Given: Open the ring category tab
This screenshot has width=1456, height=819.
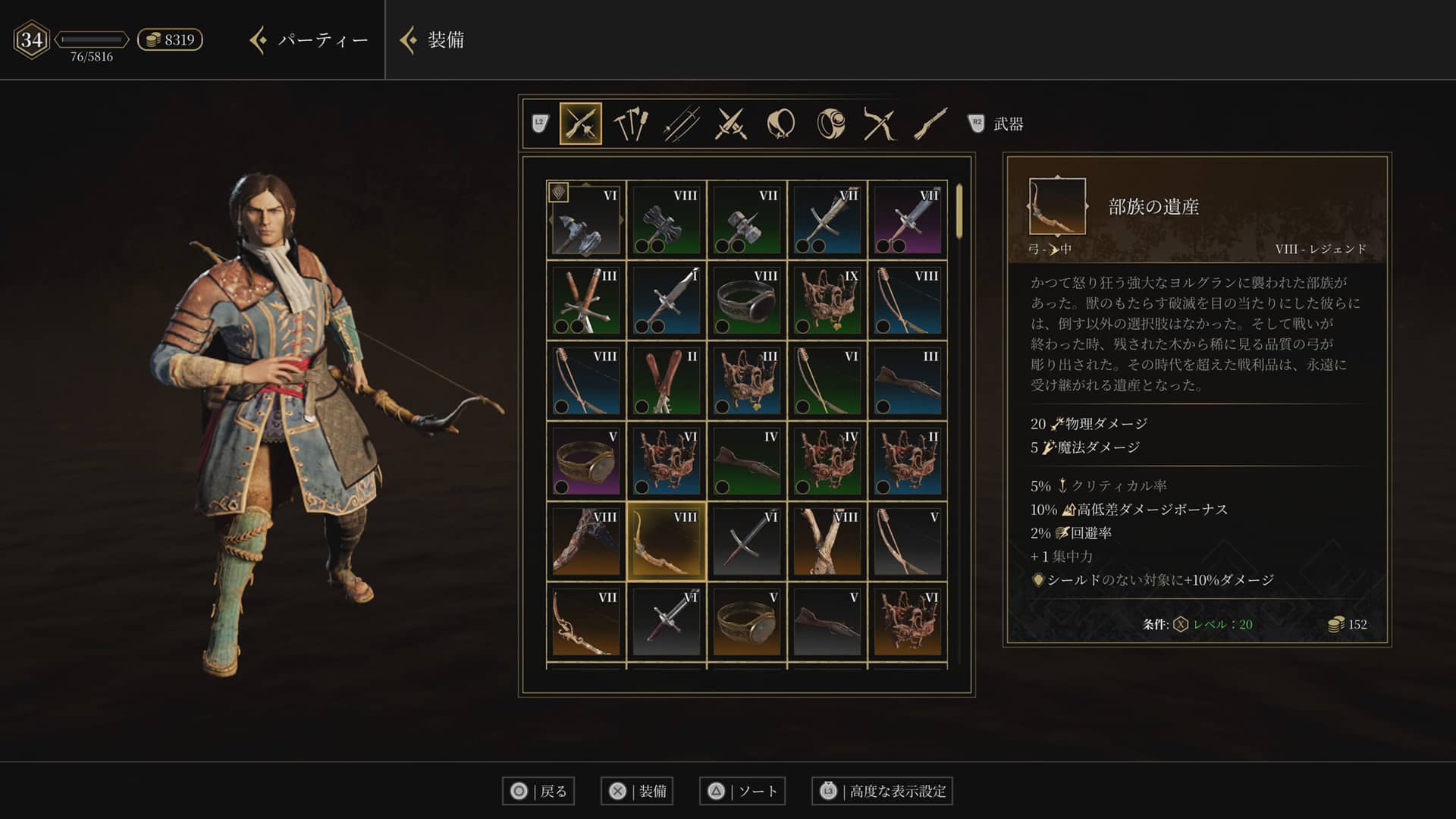Looking at the screenshot, I should pos(830,124).
